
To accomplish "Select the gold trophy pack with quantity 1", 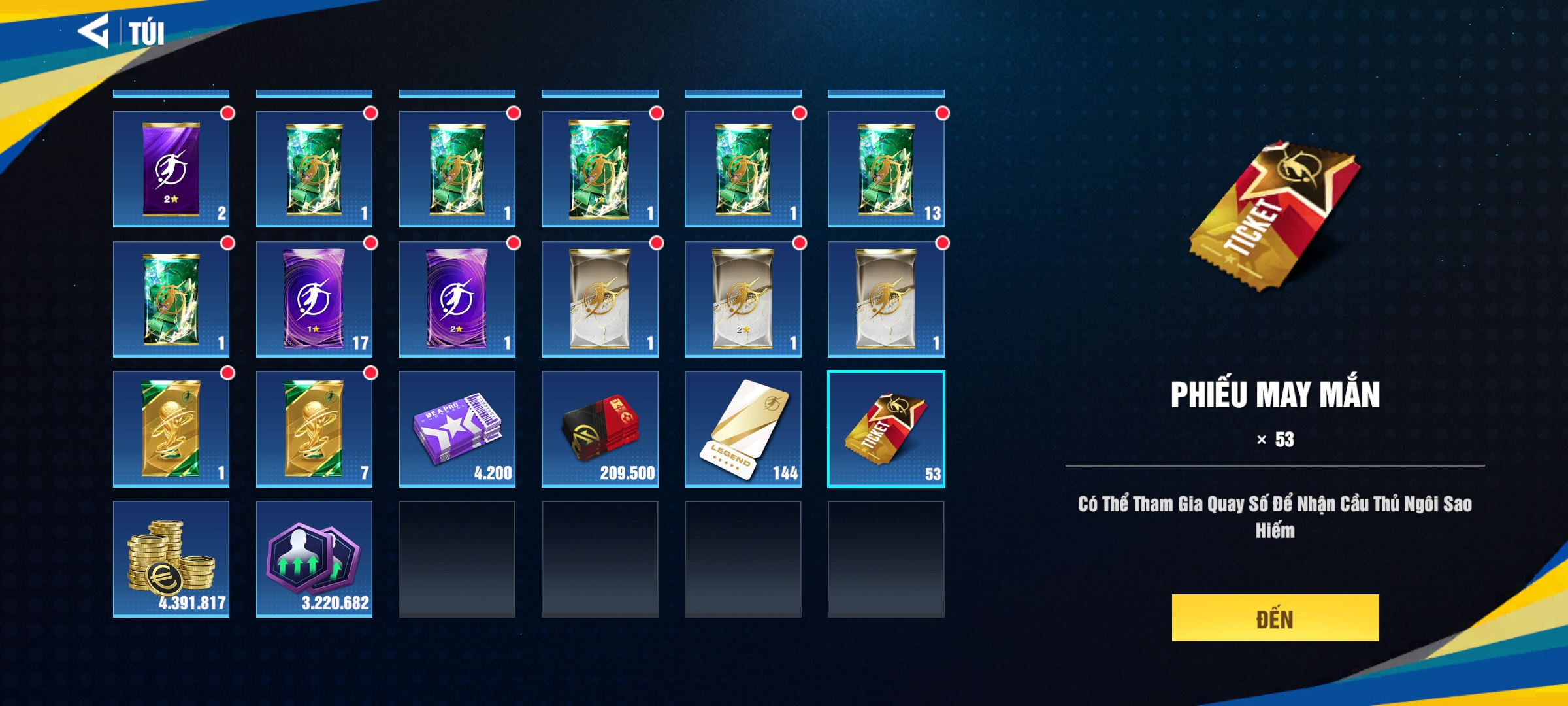I will click(171, 429).
